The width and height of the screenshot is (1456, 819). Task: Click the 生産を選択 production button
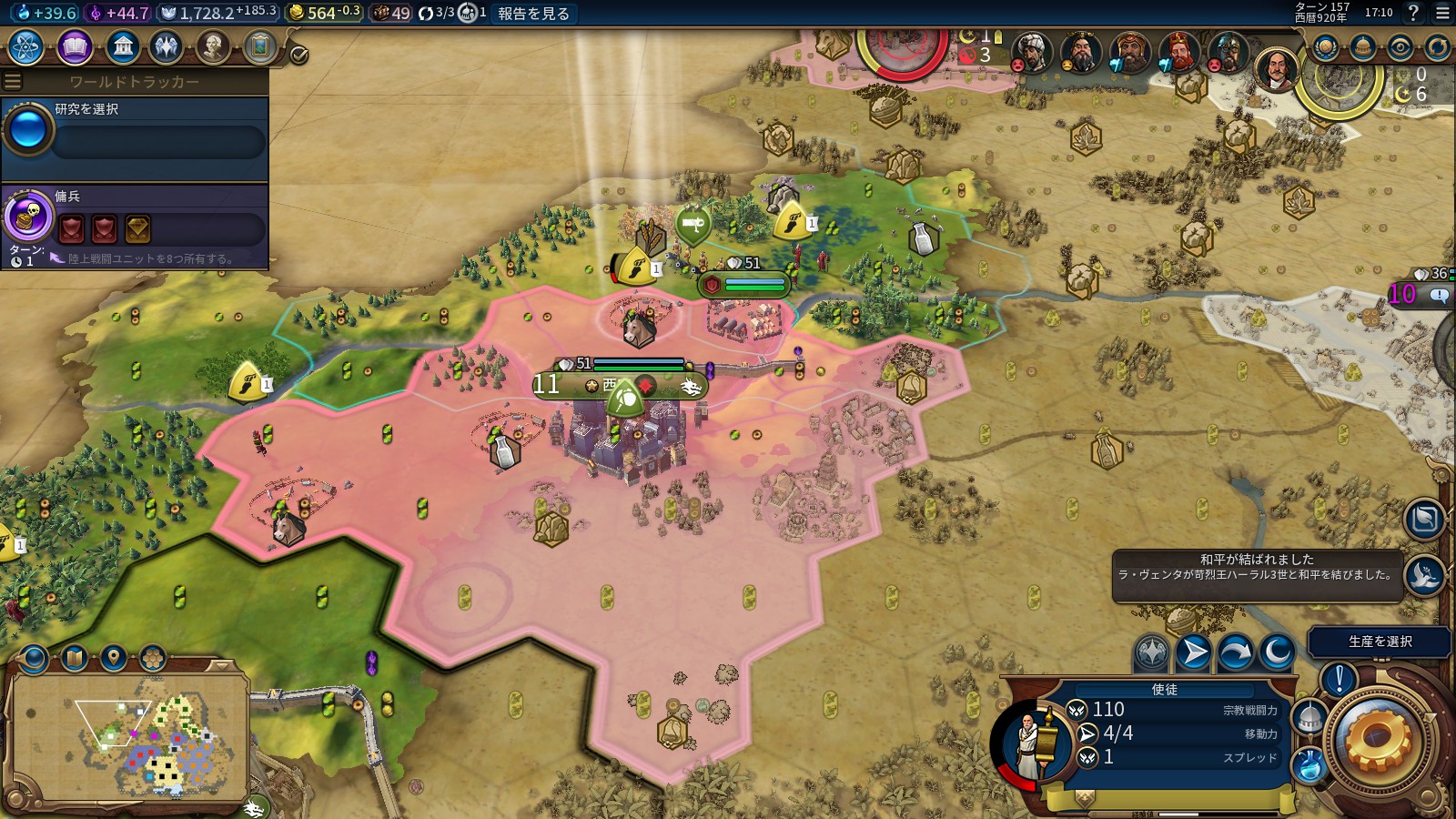1380,642
